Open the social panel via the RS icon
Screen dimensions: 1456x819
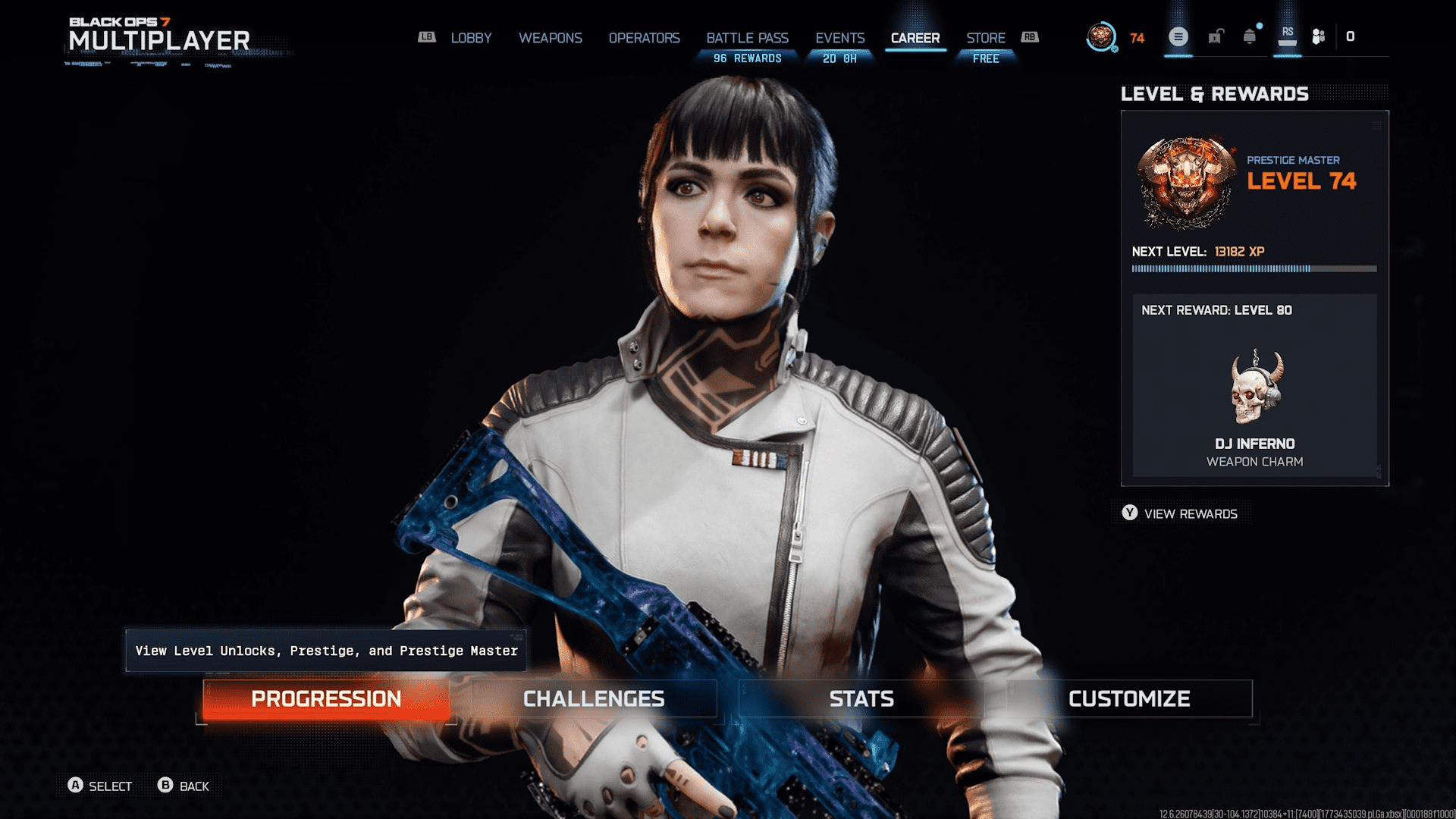pyautogui.click(x=1288, y=36)
